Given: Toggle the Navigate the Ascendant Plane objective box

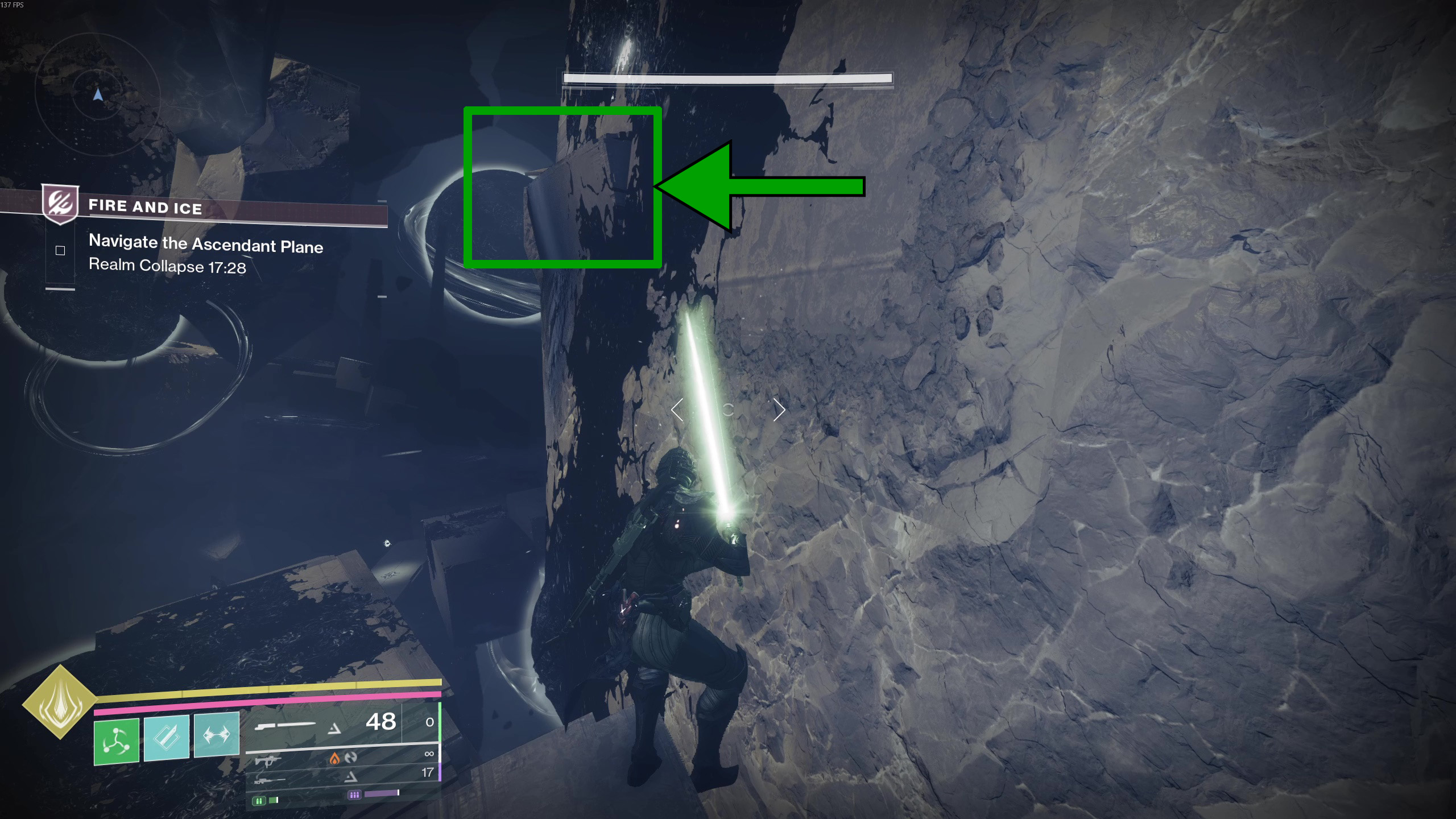Looking at the screenshot, I should pyautogui.click(x=60, y=251).
